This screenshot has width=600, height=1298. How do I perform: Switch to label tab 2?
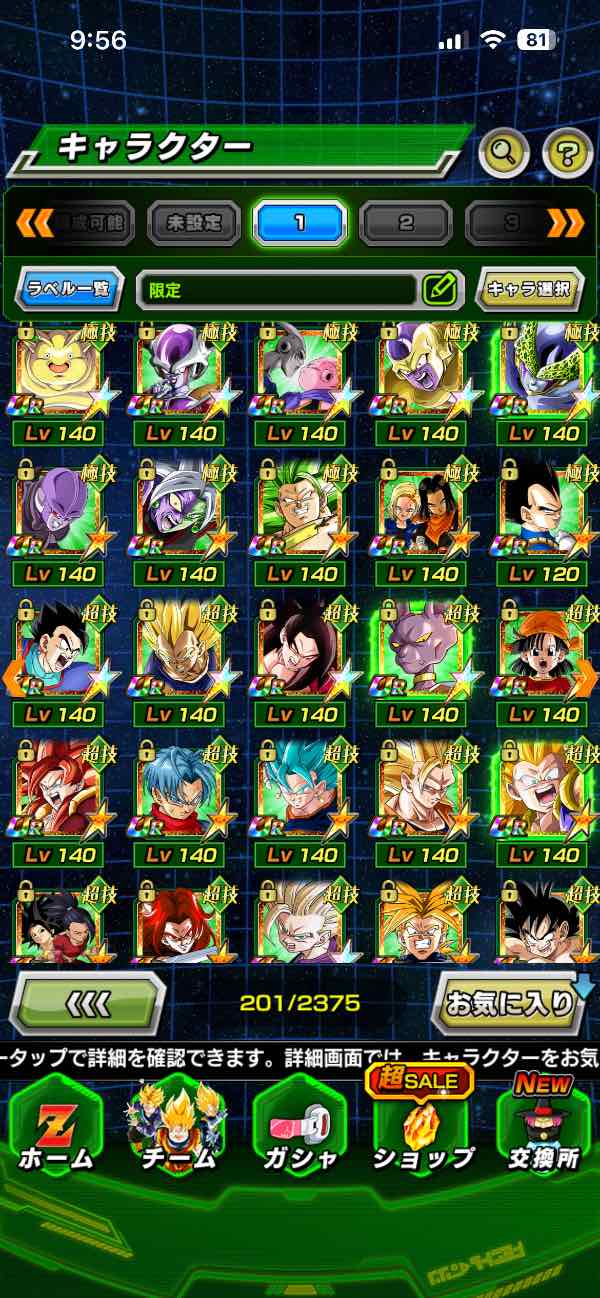point(406,222)
